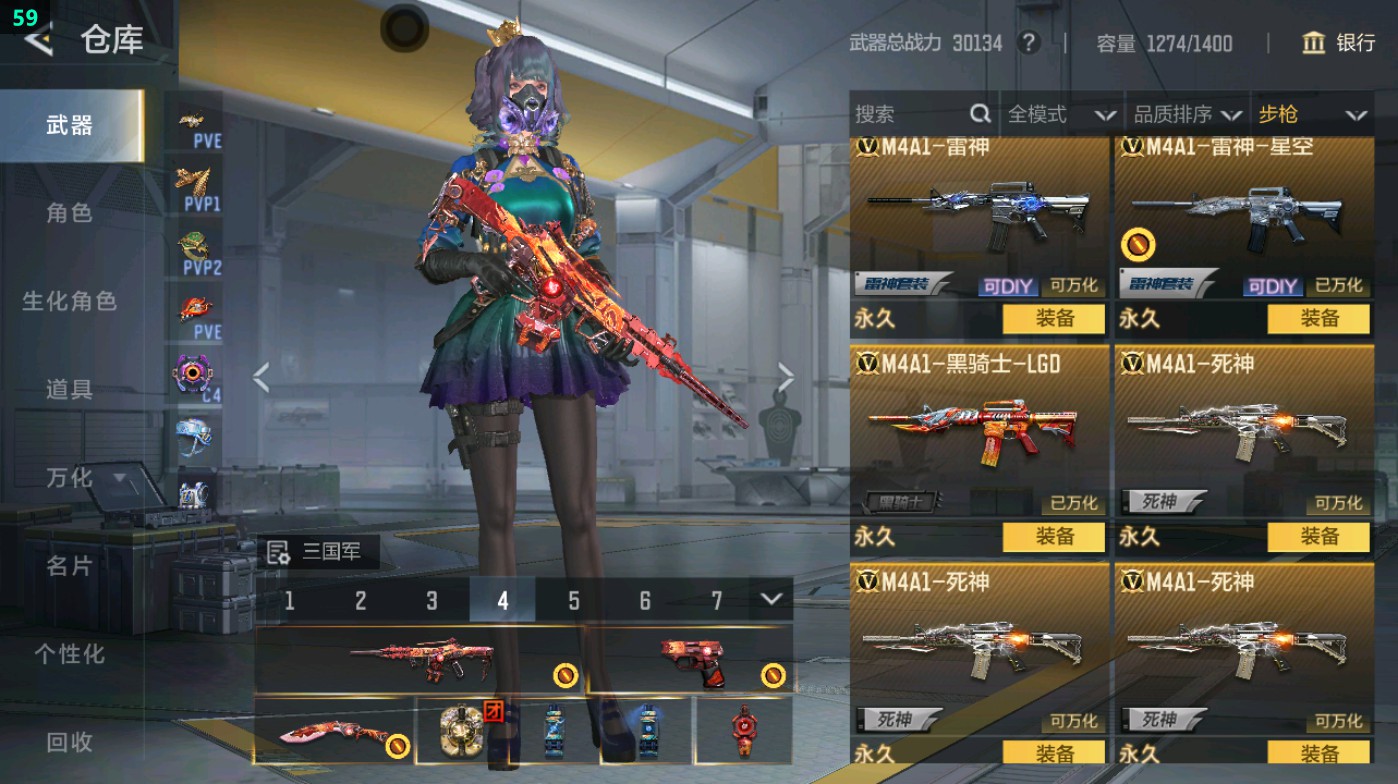Go to the 个性化 personalization tab
Viewport: 1398px width, 784px height.
69,654
